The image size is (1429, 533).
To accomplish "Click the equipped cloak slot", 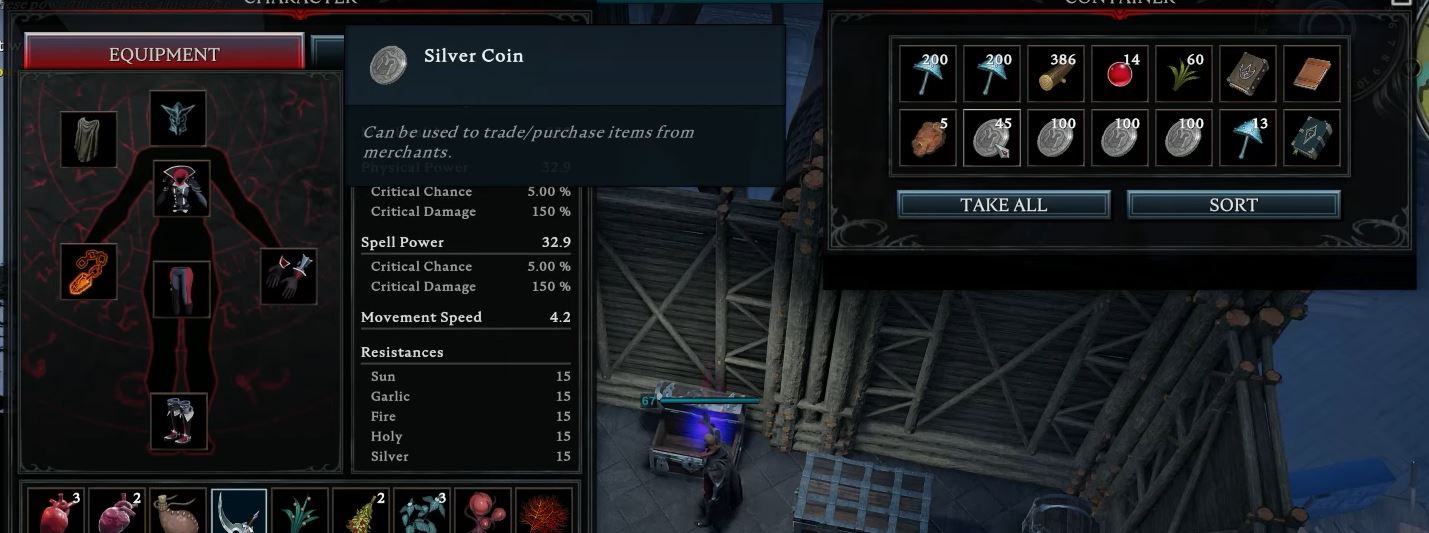I will coord(89,140).
